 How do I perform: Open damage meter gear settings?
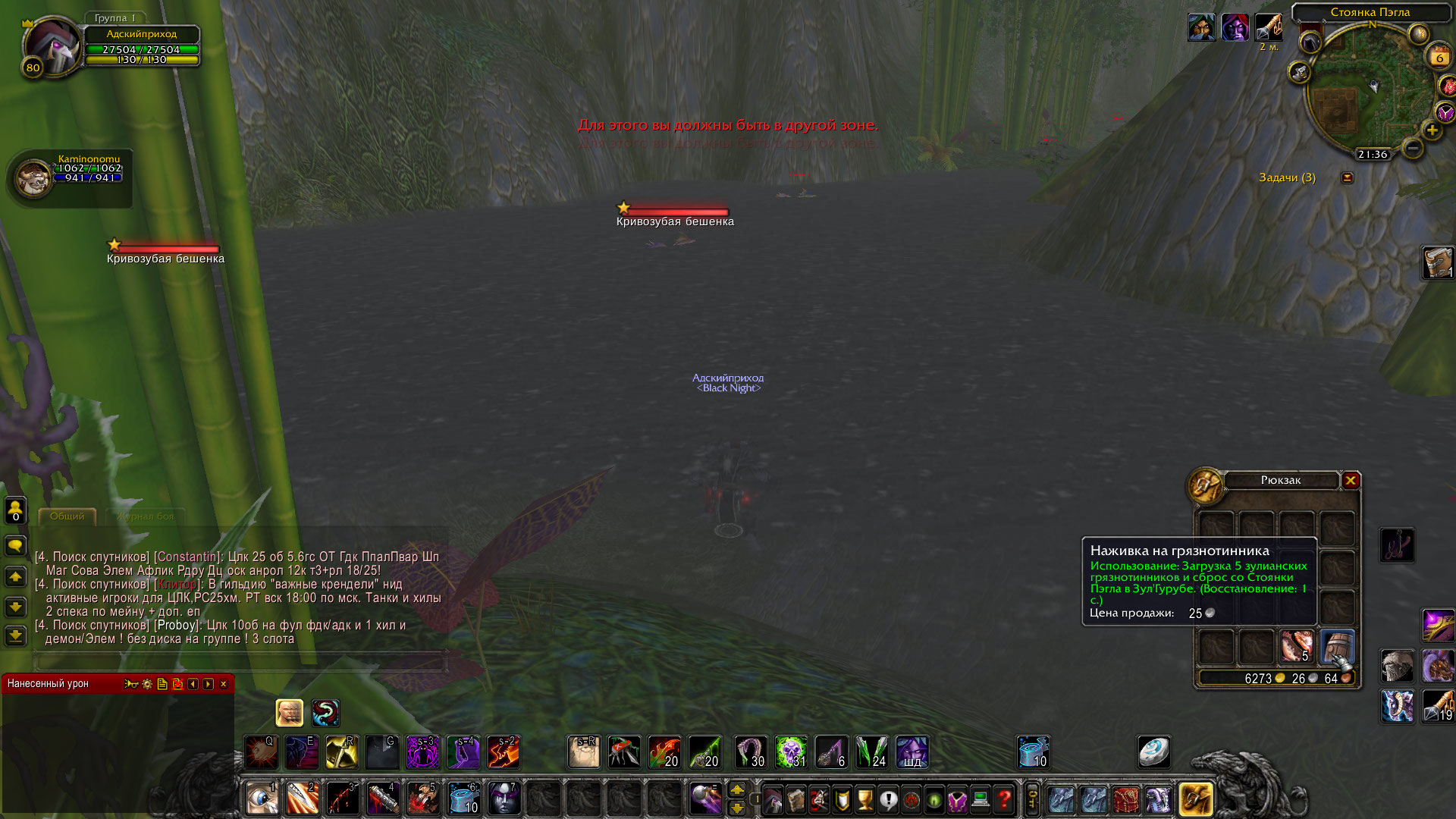147,684
